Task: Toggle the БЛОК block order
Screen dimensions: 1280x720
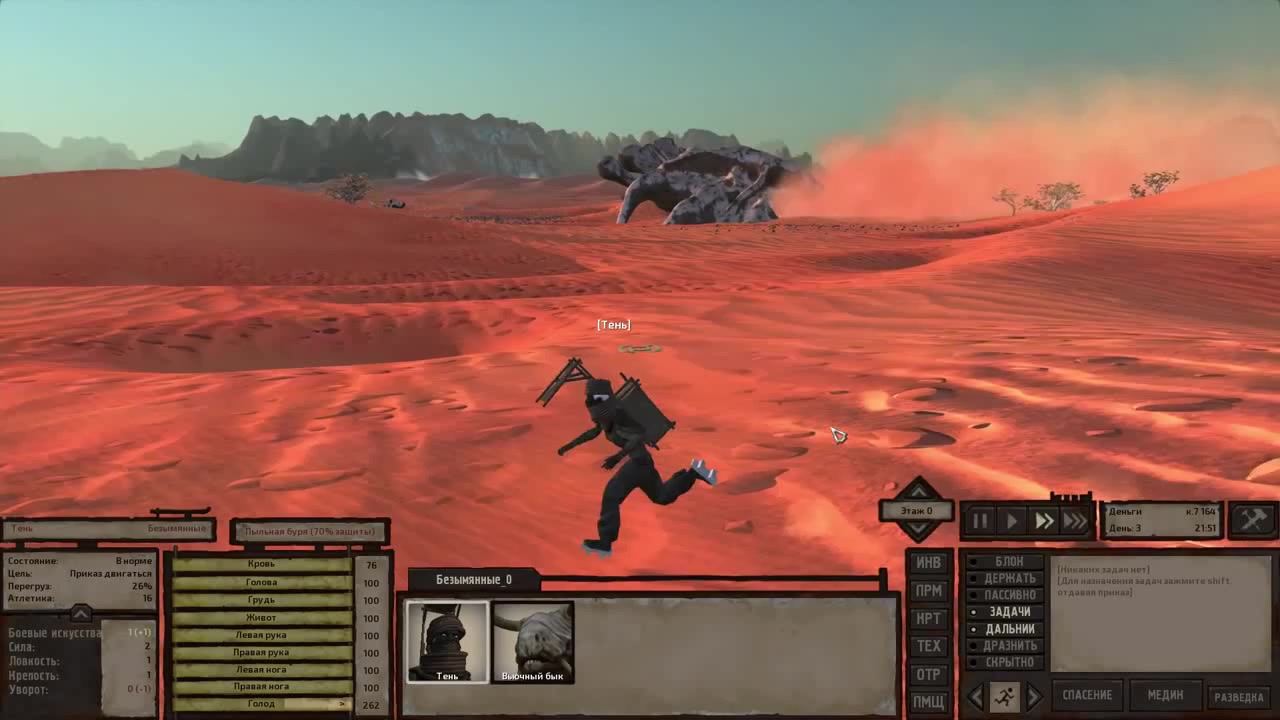Action: point(1008,562)
